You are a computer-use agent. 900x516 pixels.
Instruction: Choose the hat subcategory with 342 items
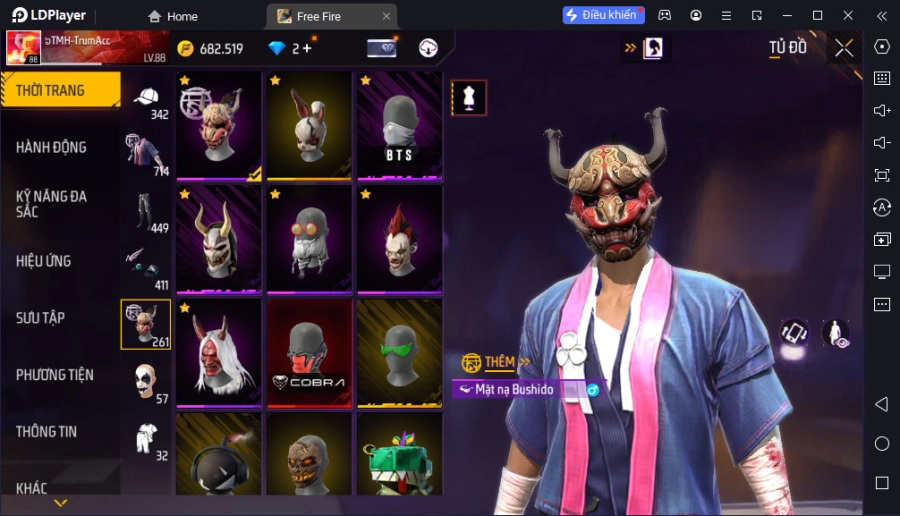[x=146, y=101]
